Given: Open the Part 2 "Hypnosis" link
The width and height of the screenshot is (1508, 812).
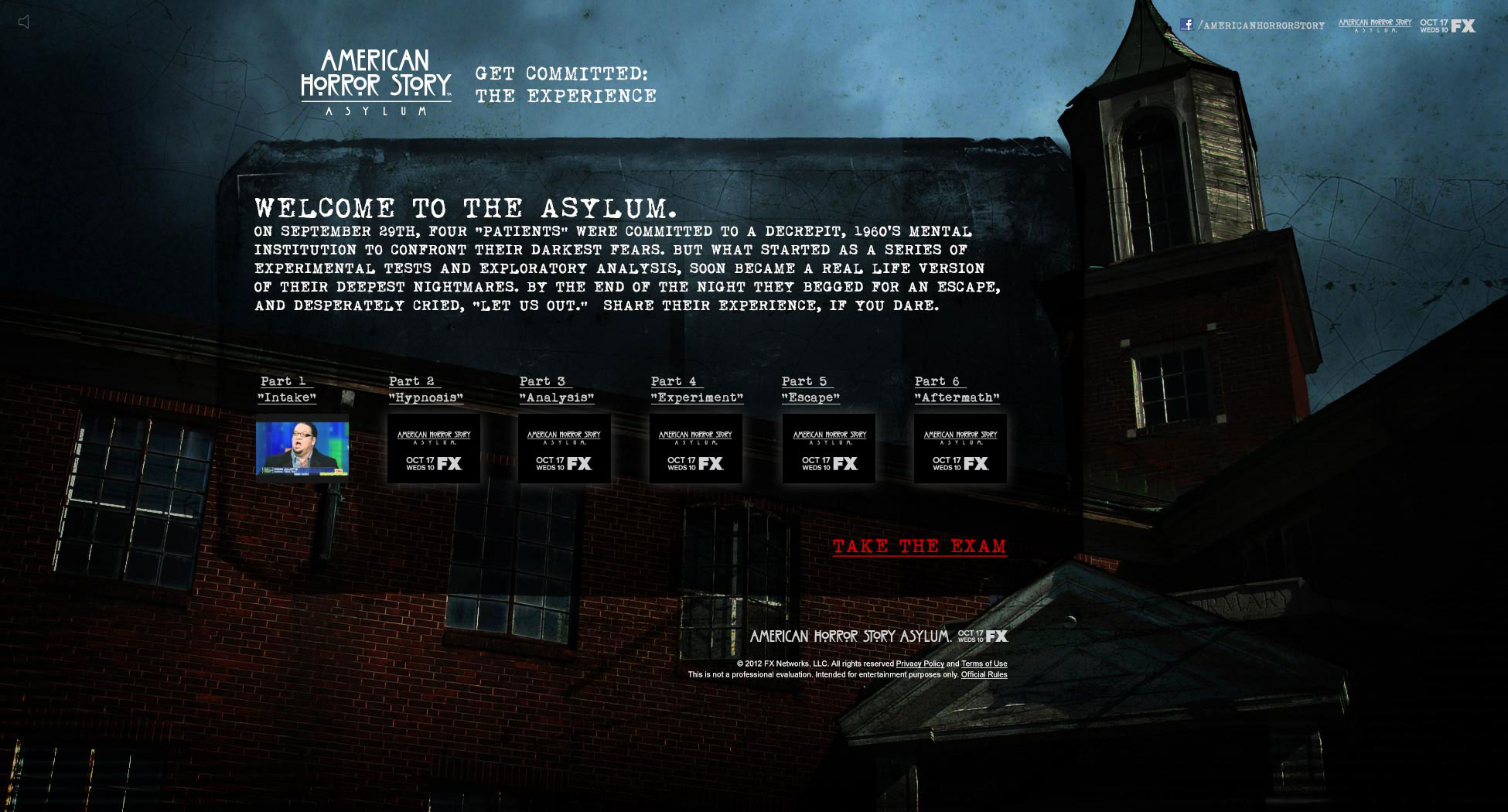Looking at the screenshot, I should click(x=425, y=390).
